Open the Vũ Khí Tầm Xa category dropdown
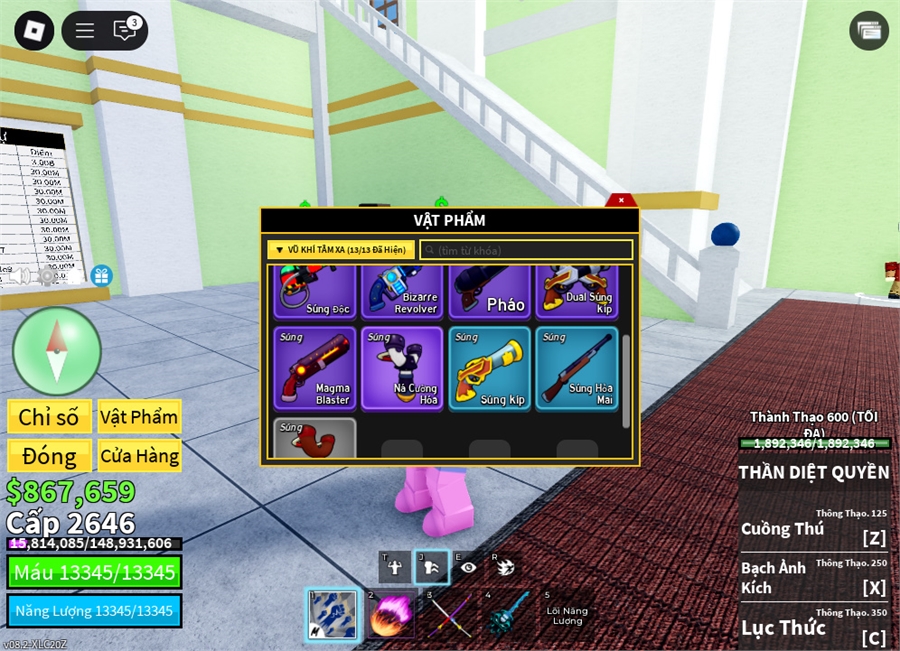The image size is (900, 651). [x=341, y=250]
